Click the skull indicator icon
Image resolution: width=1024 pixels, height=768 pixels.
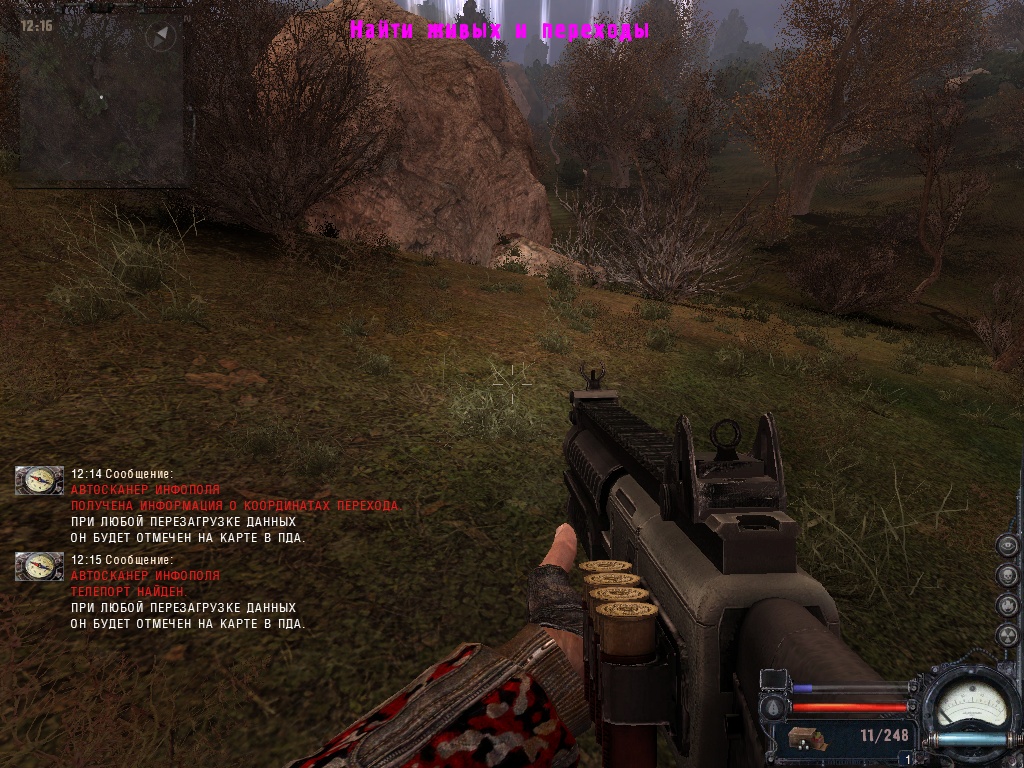pos(1007,577)
